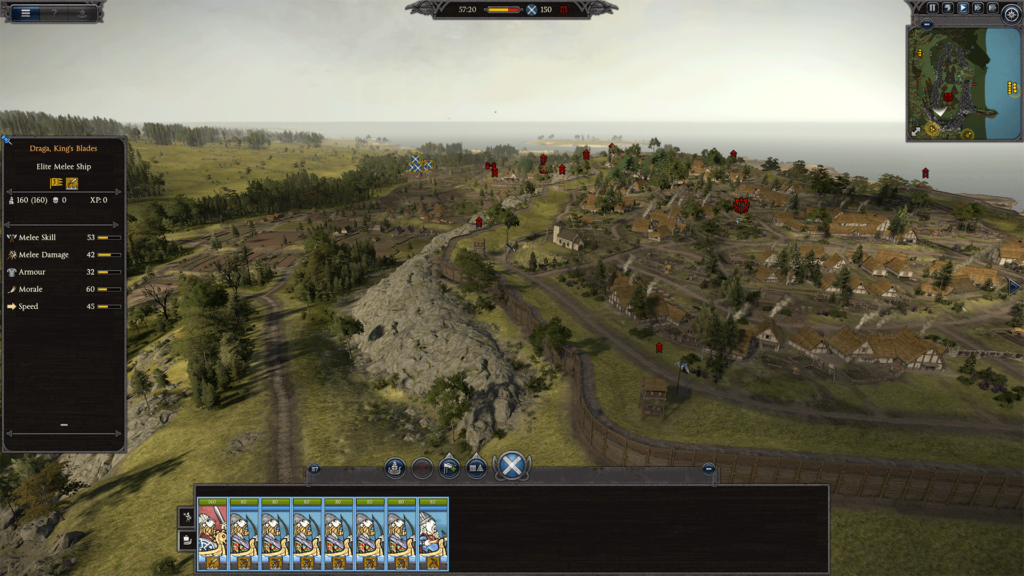Screen dimensions: 1024x576
Task: Select the last unit card in the army panel
Action: [433, 534]
